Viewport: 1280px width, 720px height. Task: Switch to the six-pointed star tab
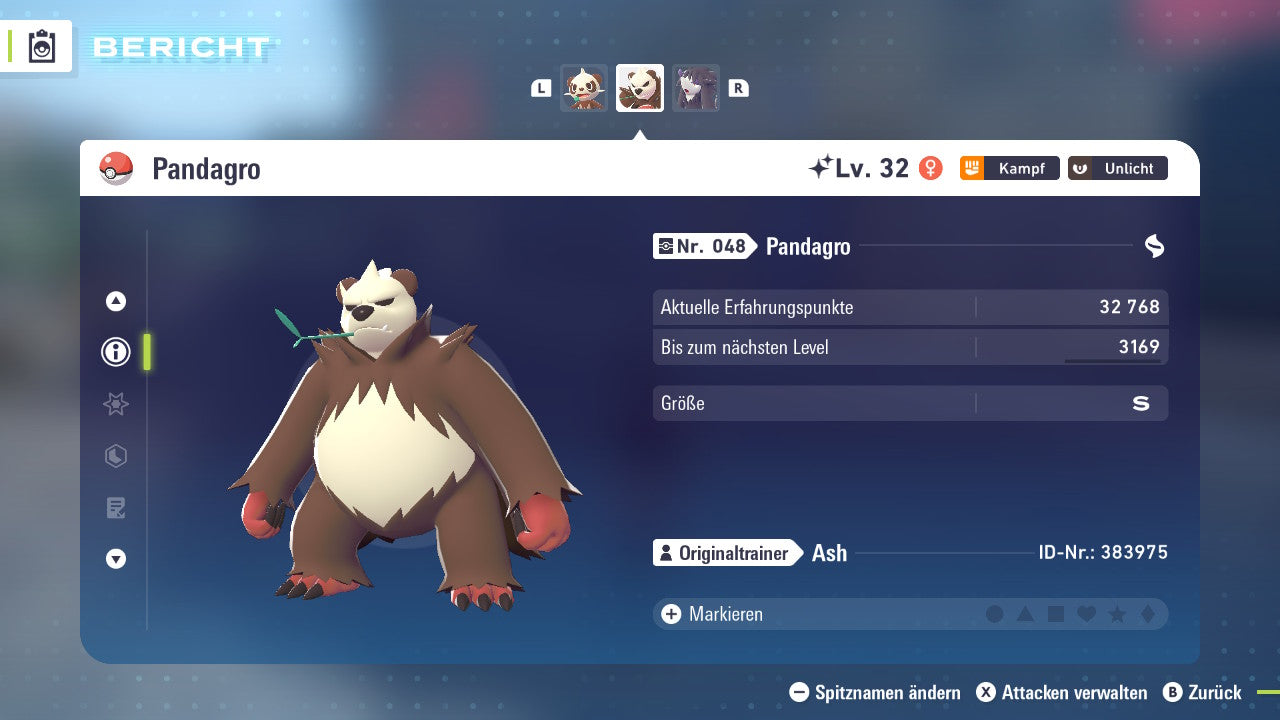pyautogui.click(x=116, y=404)
